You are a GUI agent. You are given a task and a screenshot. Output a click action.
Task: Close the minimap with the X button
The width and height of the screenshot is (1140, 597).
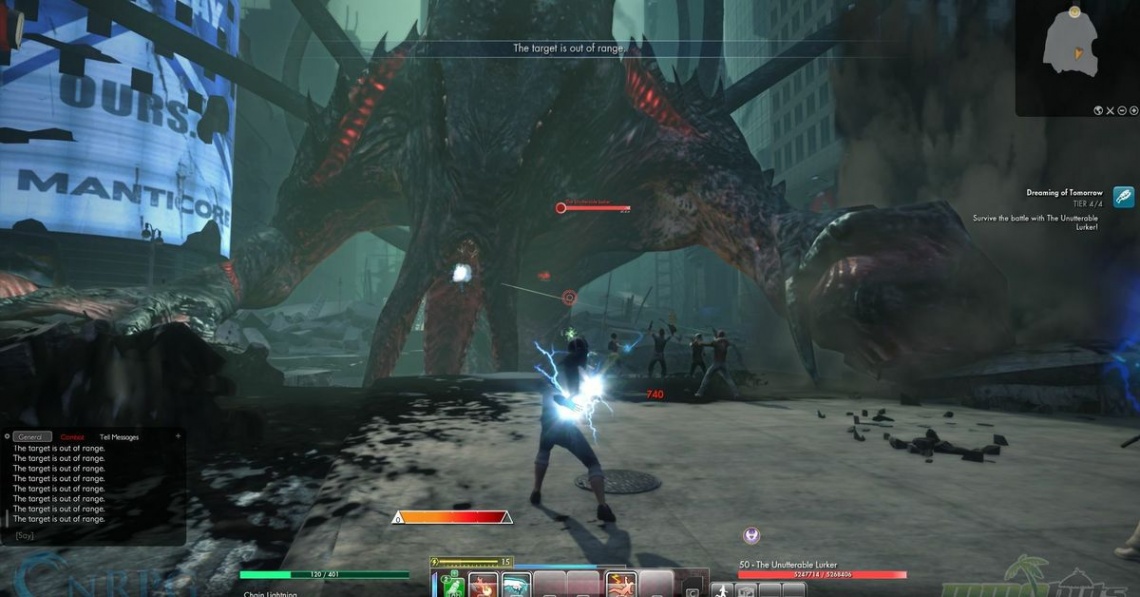pos(1110,110)
